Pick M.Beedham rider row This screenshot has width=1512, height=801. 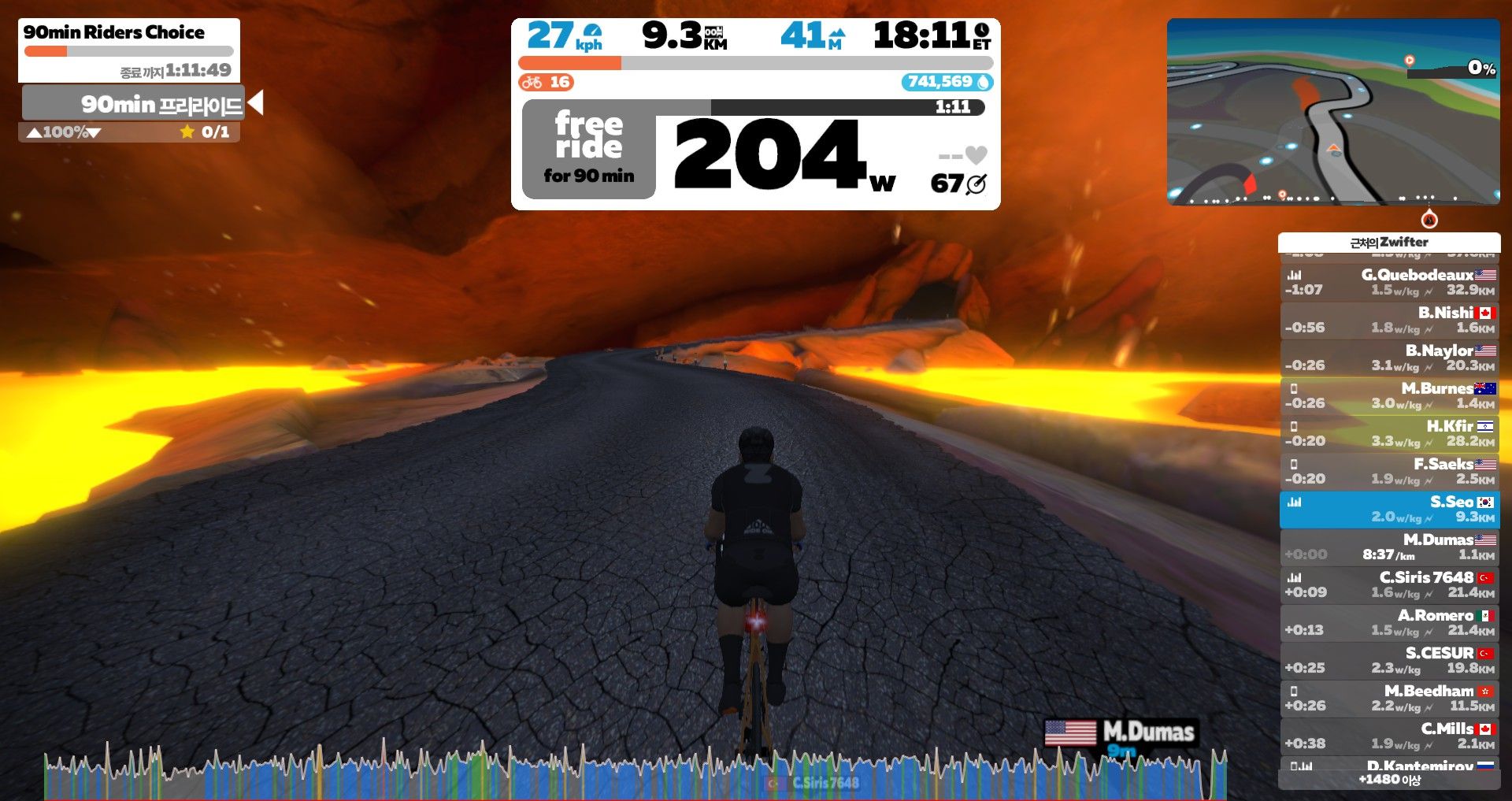pyautogui.click(x=1389, y=698)
